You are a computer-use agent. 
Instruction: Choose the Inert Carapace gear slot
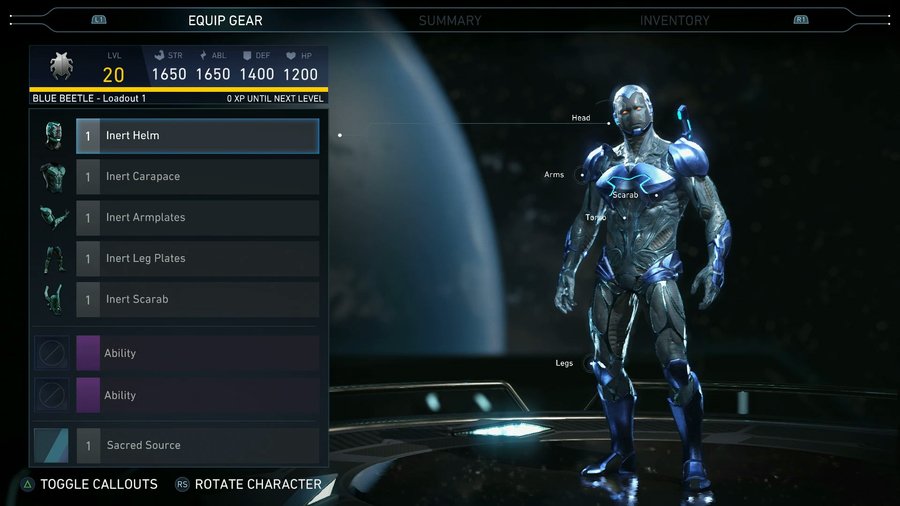point(198,177)
